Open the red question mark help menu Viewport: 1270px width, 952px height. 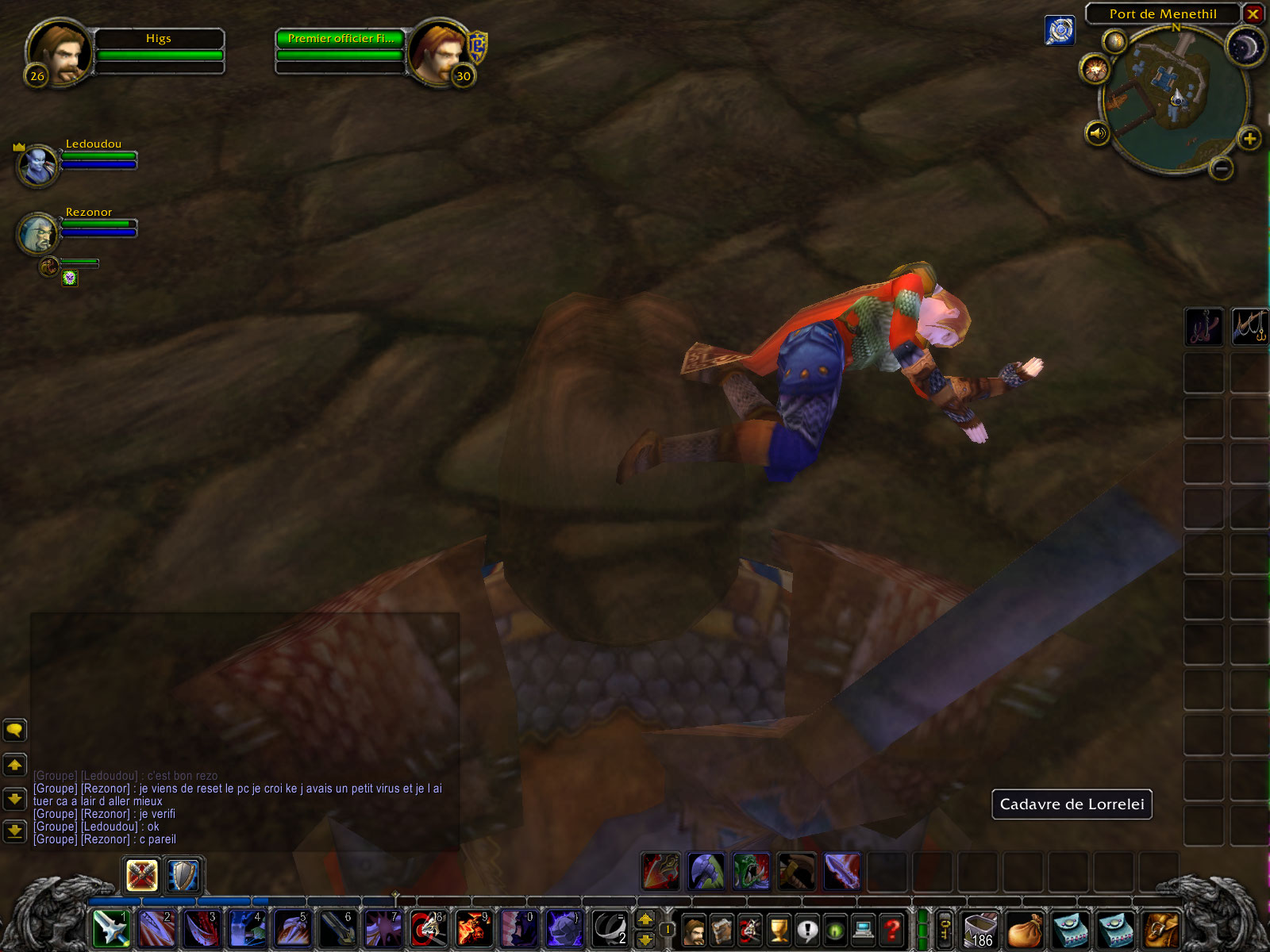(x=892, y=929)
